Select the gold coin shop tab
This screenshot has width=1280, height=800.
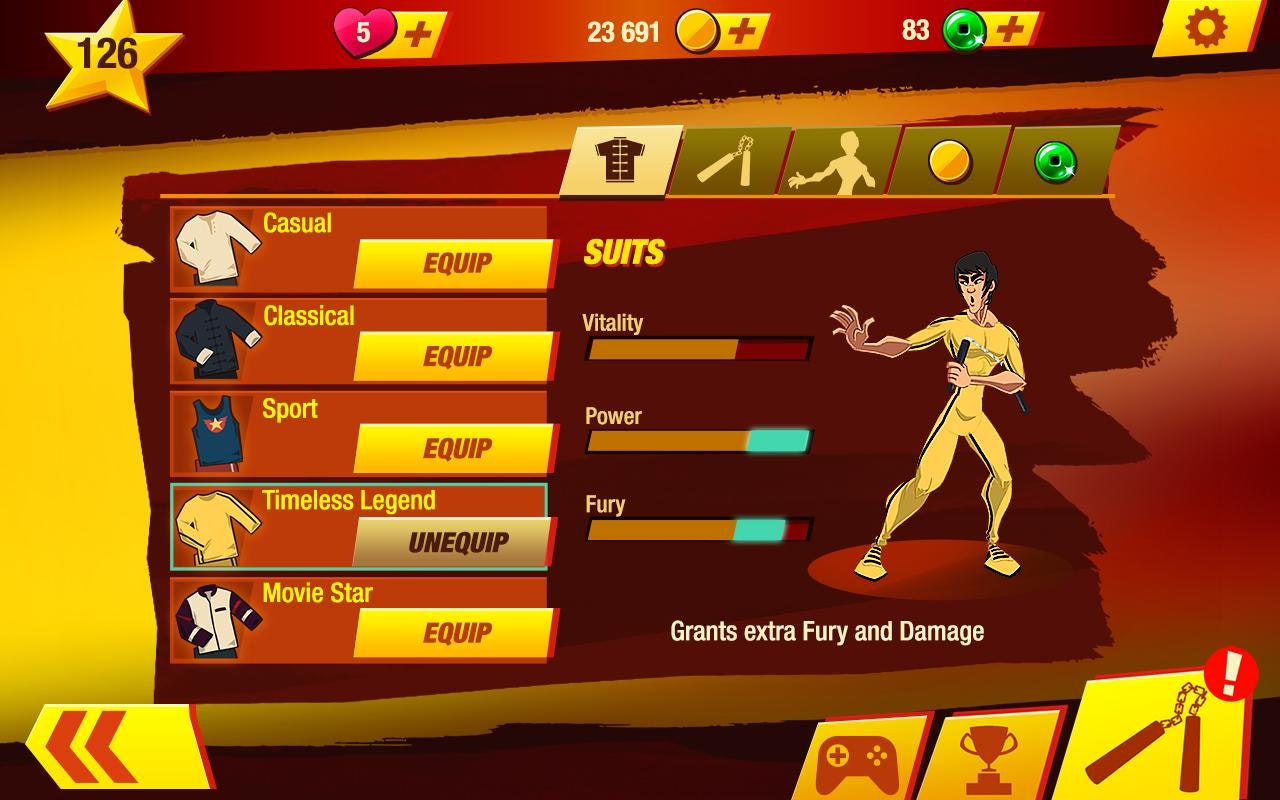point(947,160)
